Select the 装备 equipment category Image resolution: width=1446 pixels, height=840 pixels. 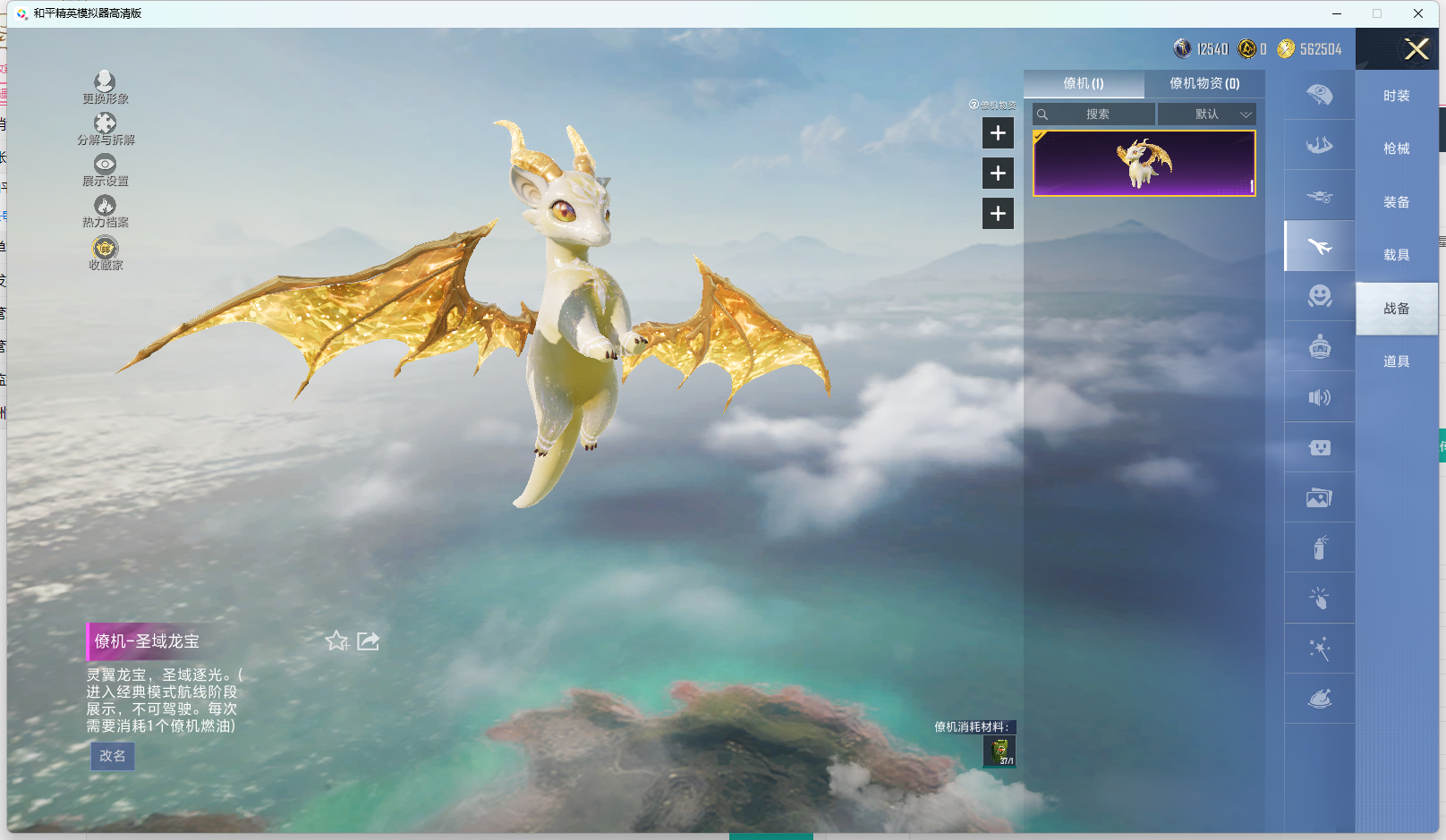click(x=1396, y=202)
